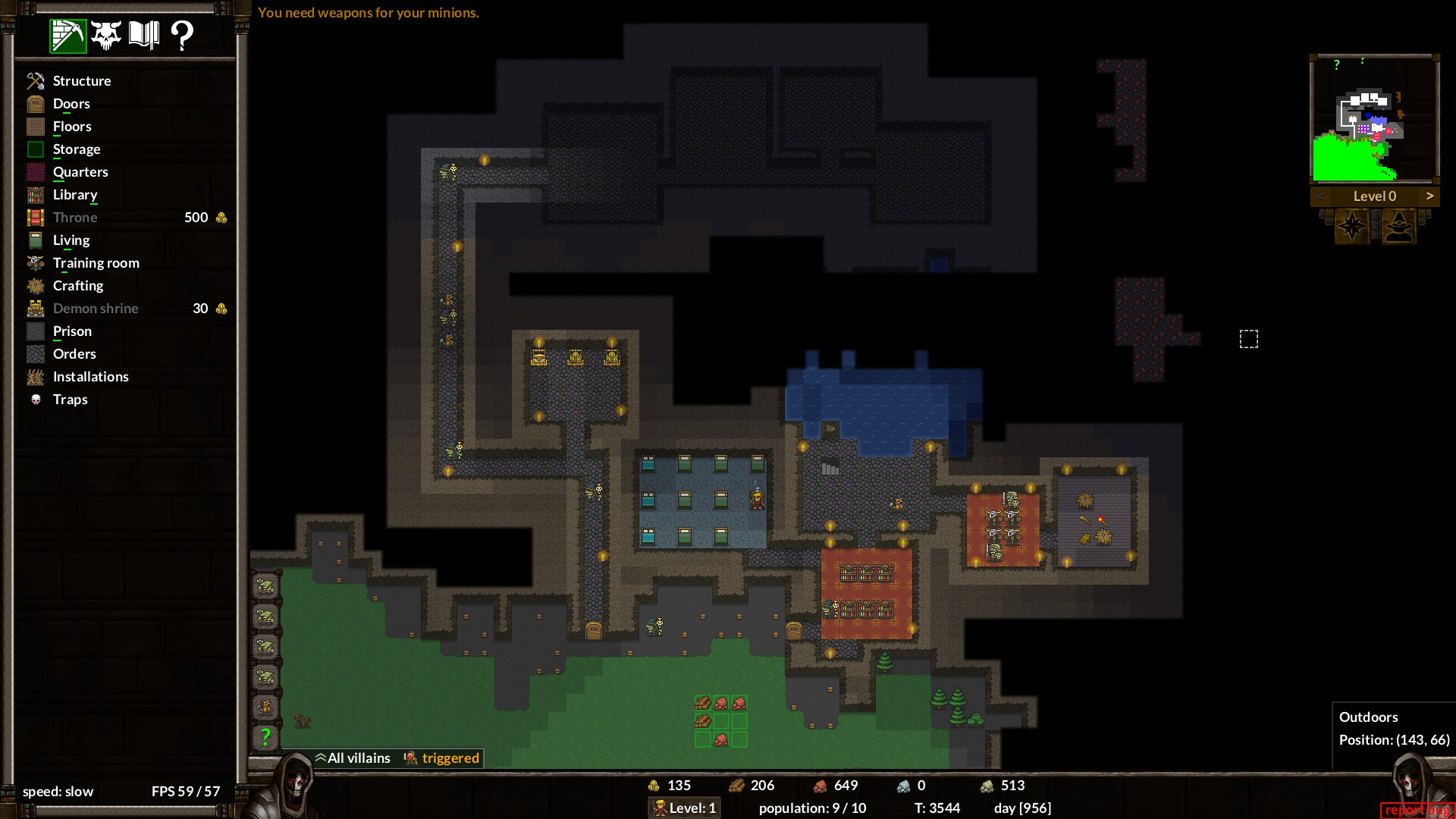Open the open-book library tab
The height and width of the screenshot is (819, 1456).
pos(144,35)
